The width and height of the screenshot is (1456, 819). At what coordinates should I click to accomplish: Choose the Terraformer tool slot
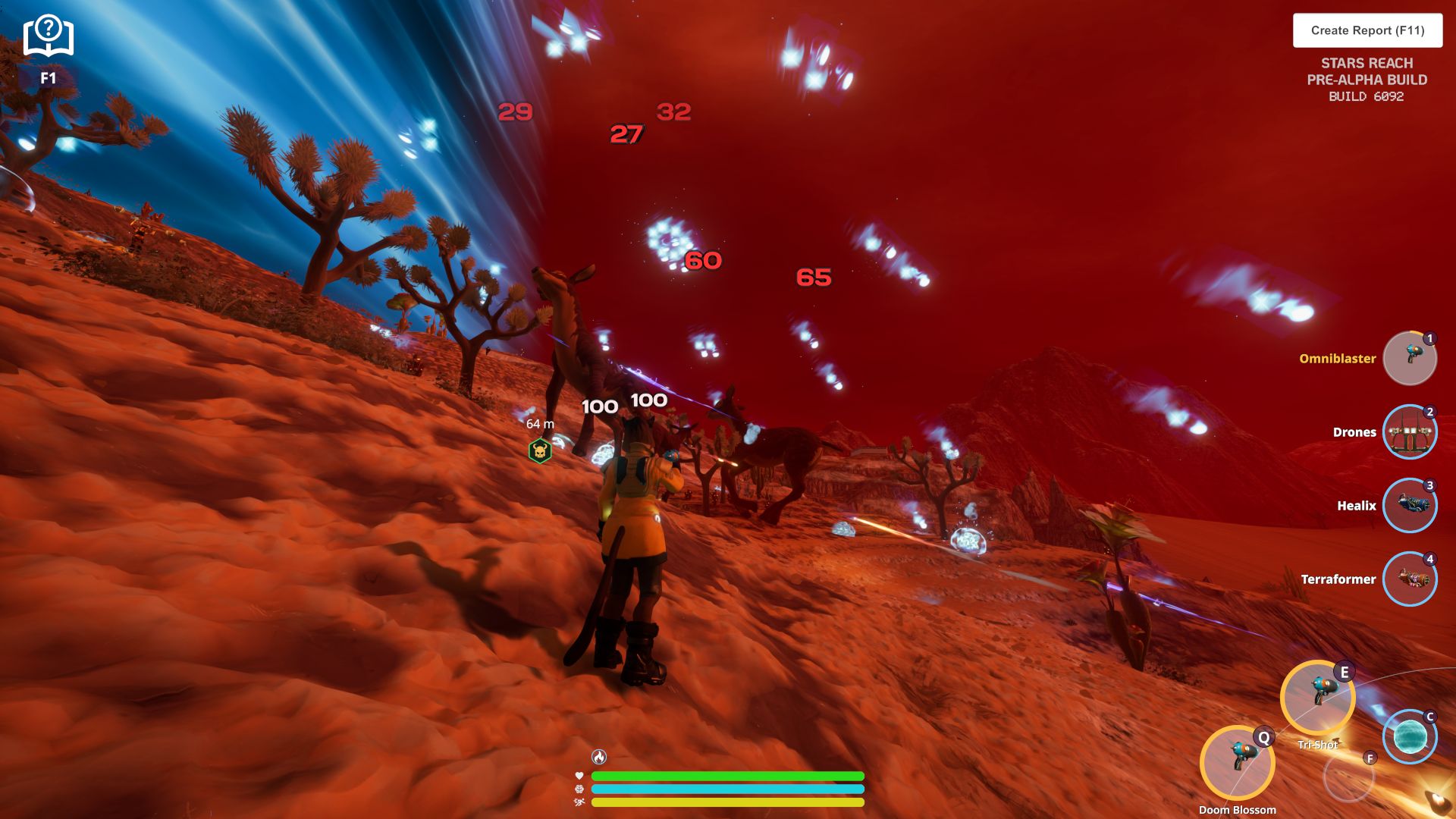[x=1409, y=579]
